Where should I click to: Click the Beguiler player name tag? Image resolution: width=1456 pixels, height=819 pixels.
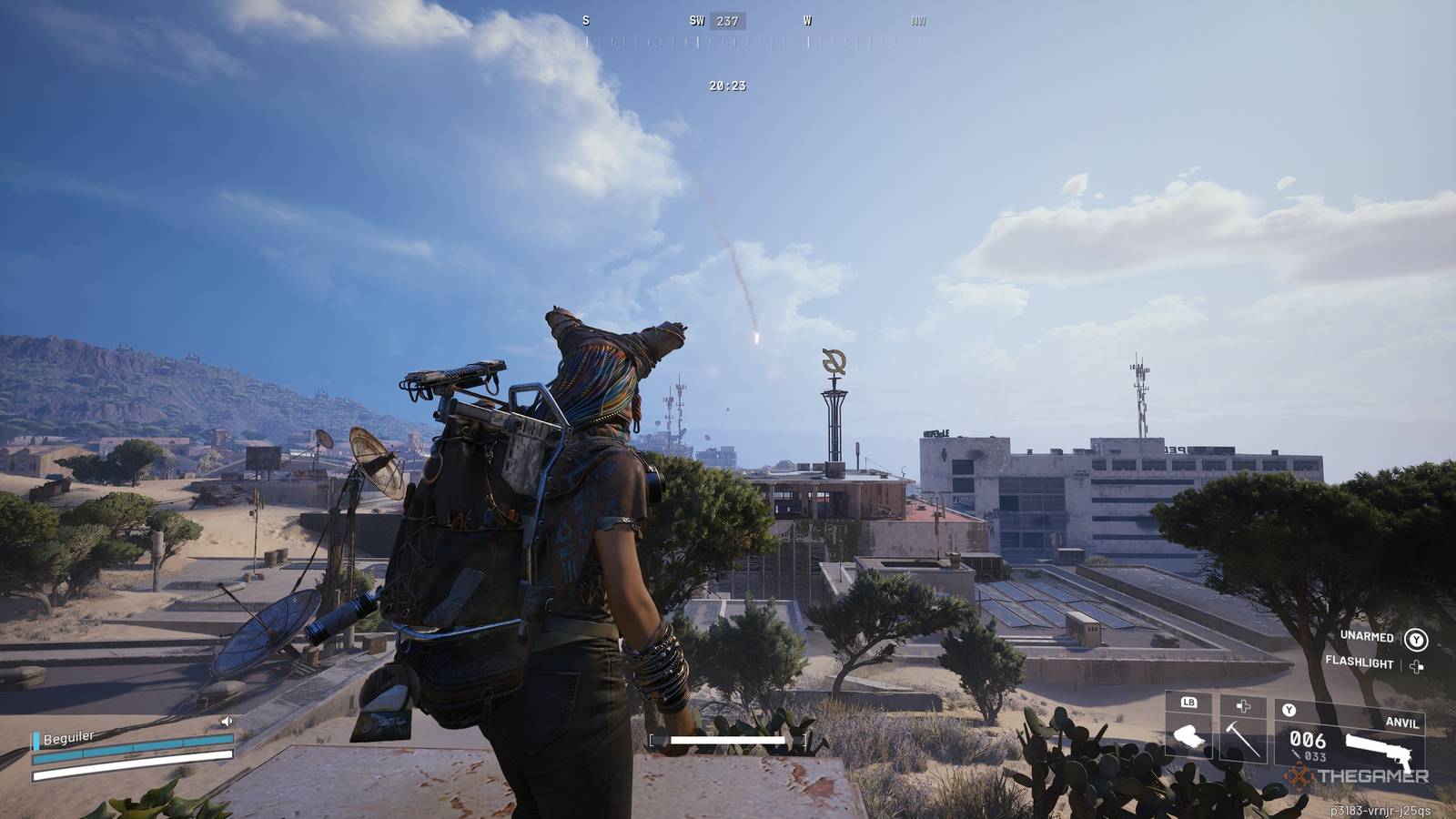pyautogui.click(x=68, y=738)
